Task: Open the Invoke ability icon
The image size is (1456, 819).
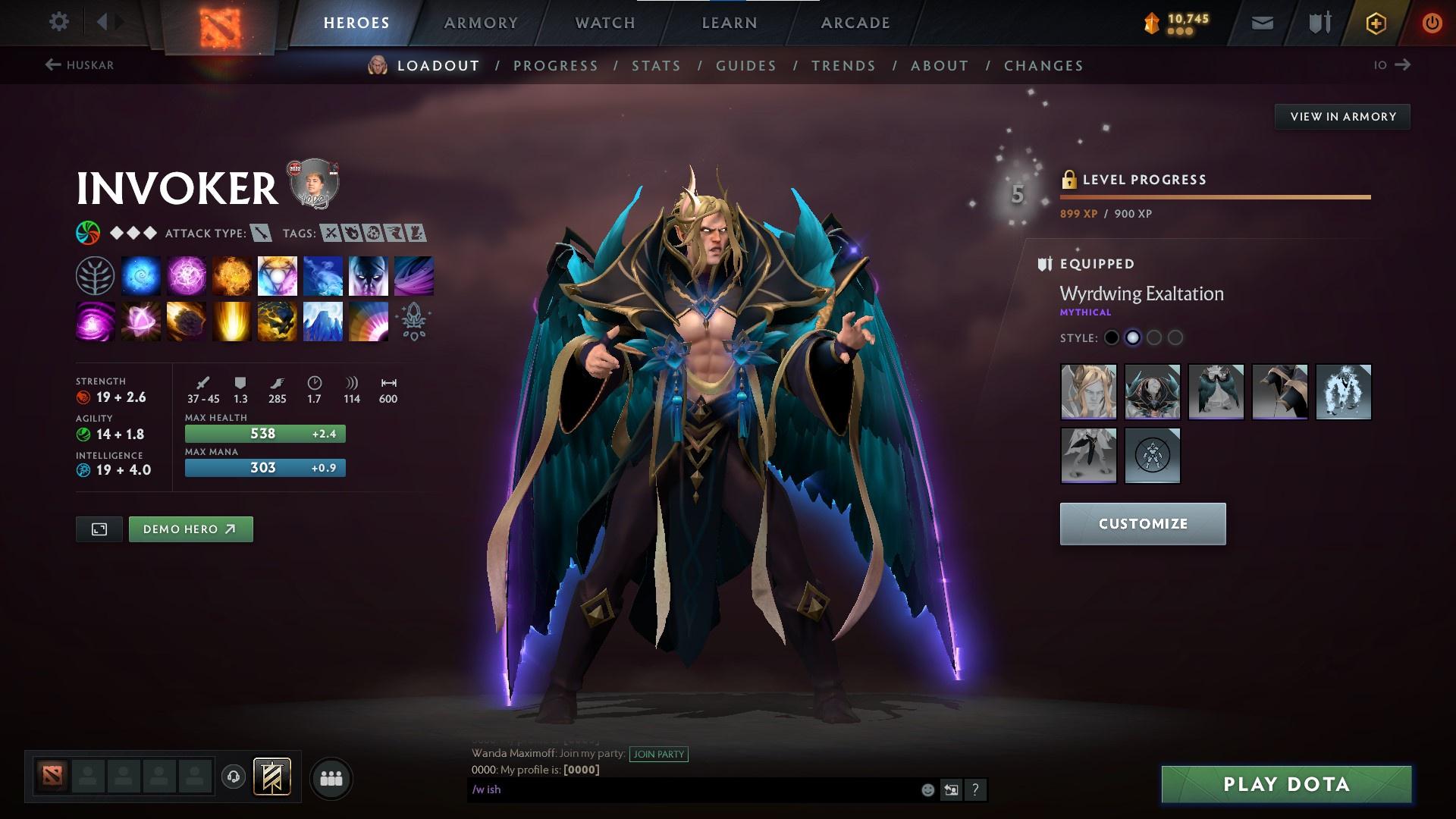Action: (277, 275)
